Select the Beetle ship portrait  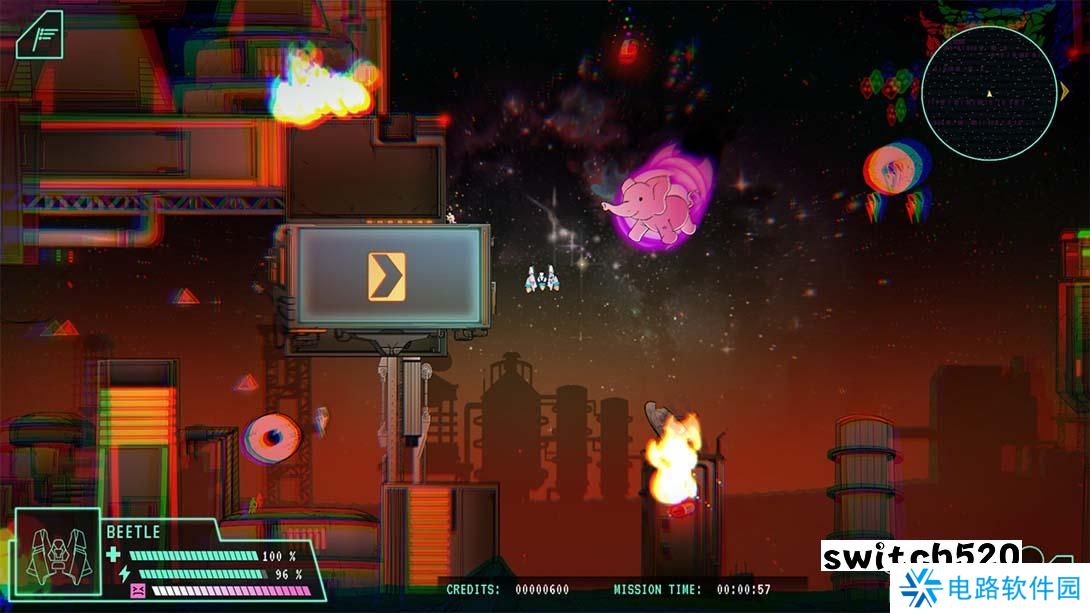click(x=57, y=553)
